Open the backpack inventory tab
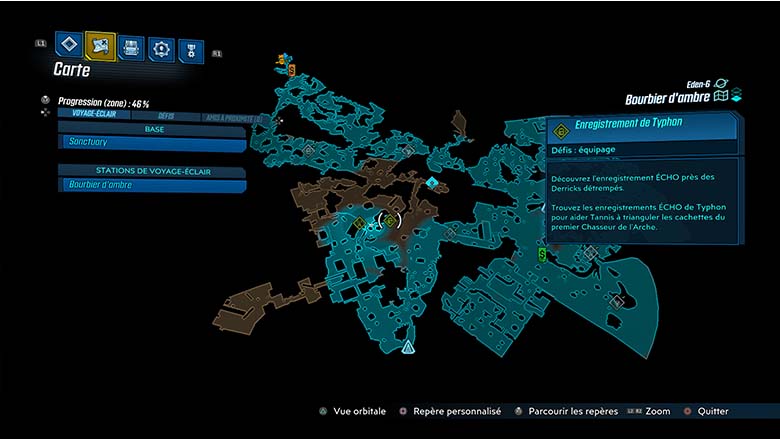Viewport: 780px width, 439px height. pyautogui.click(x=131, y=47)
